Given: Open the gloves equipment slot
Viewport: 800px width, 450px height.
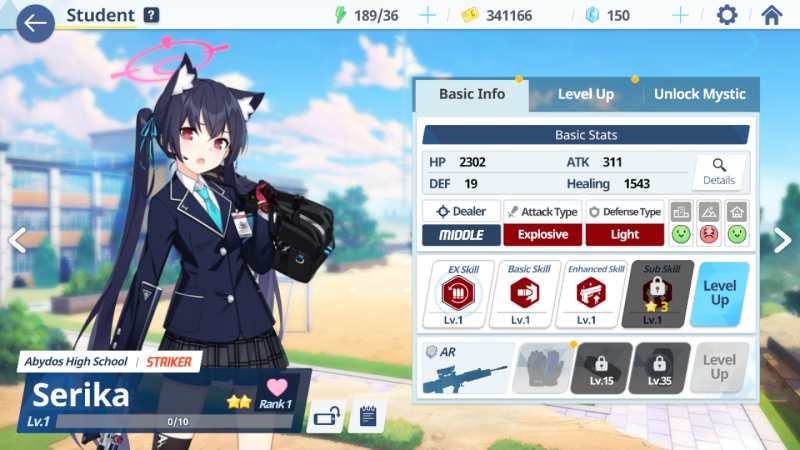Looking at the screenshot, I should point(539,367).
